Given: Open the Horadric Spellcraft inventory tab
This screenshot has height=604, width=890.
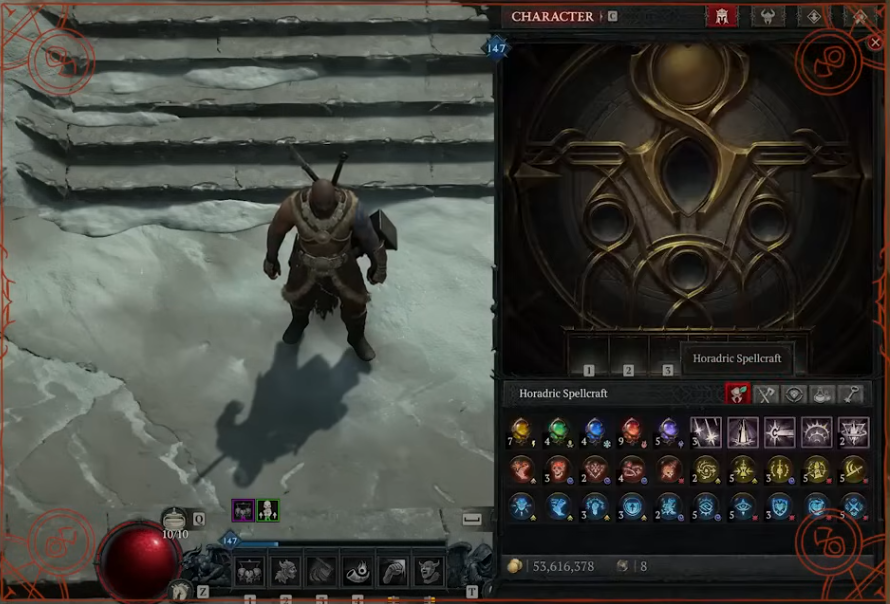Looking at the screenshot, I should 739,394.
